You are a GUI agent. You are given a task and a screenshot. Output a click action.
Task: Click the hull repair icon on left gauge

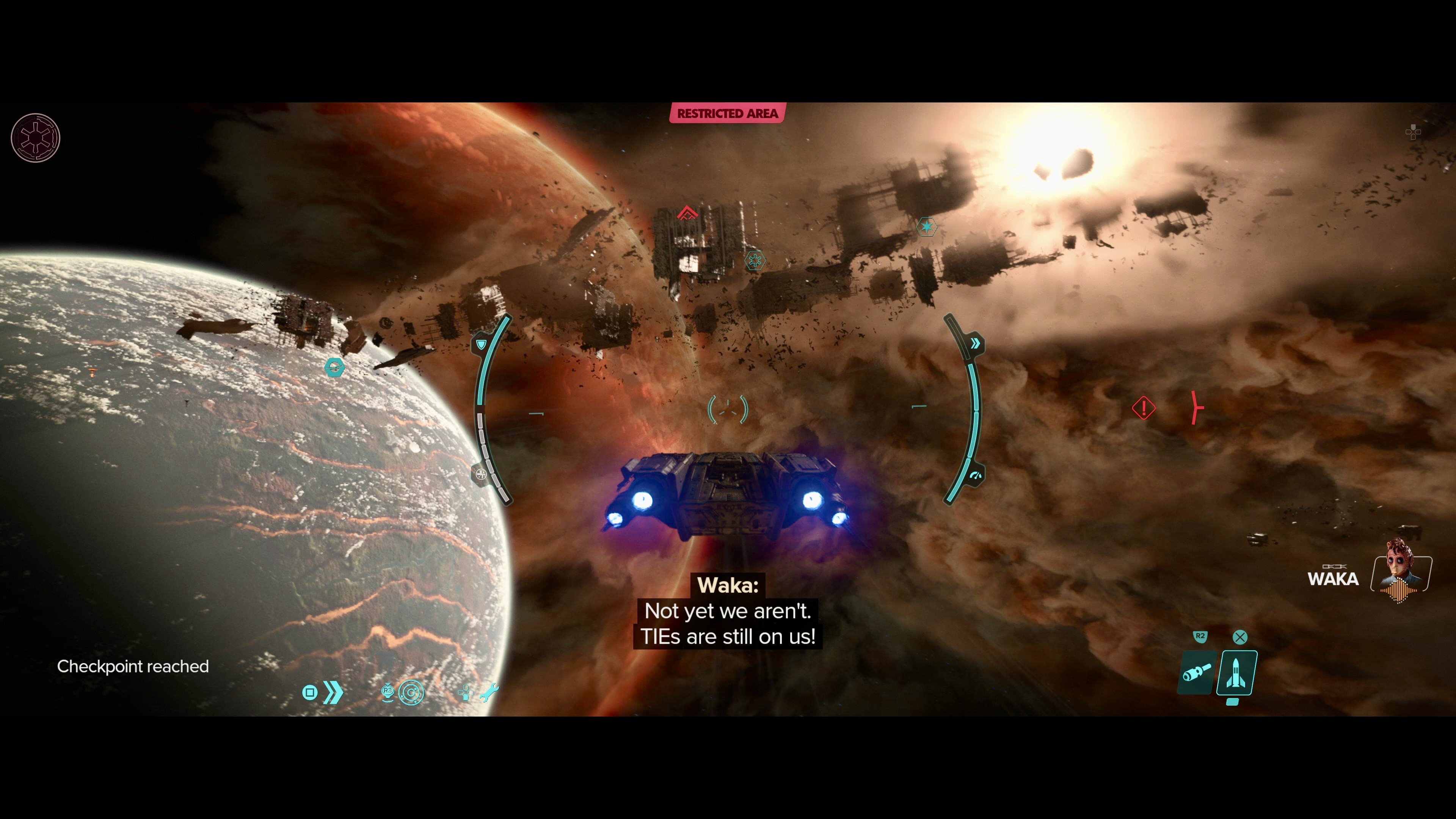click(480, 474)
